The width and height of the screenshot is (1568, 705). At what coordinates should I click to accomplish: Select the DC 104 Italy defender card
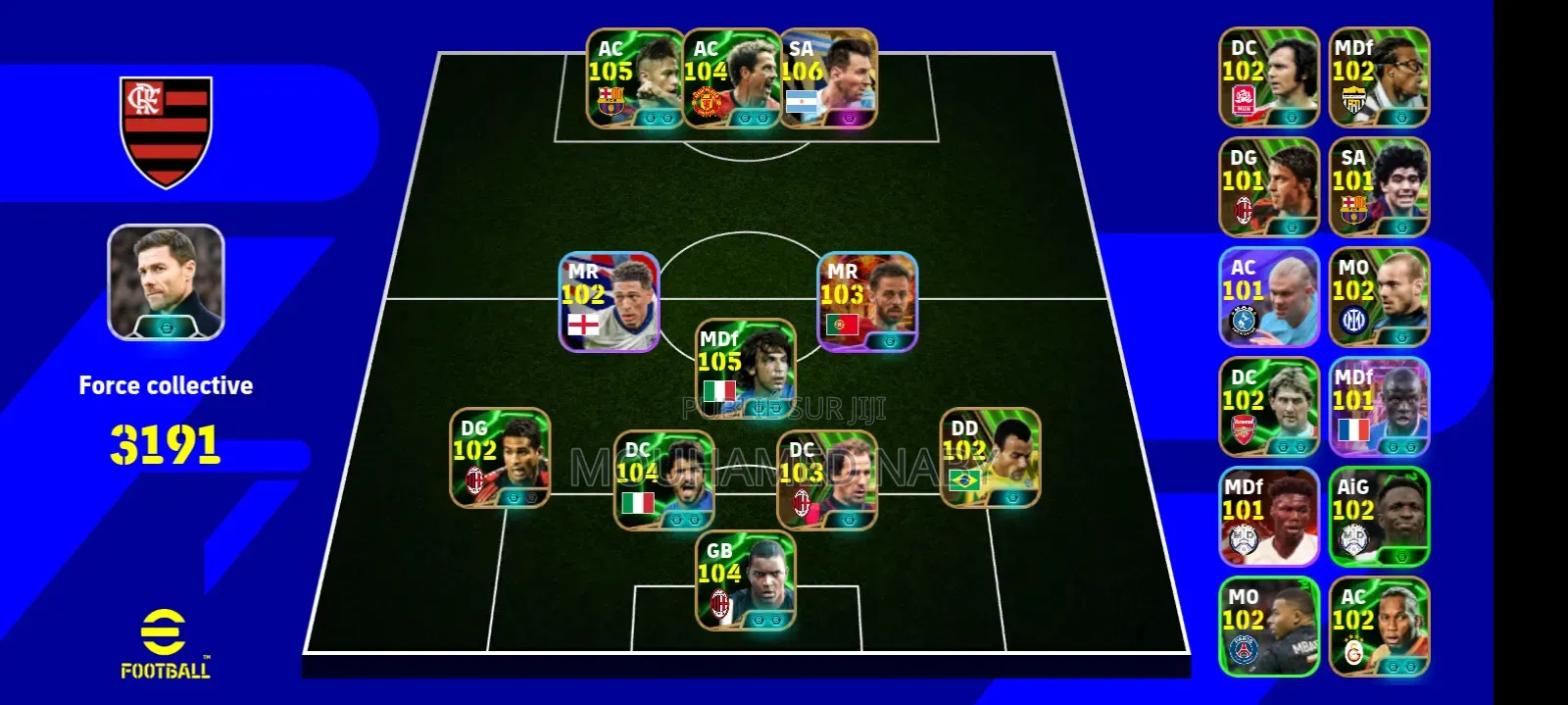coord(663,480)
